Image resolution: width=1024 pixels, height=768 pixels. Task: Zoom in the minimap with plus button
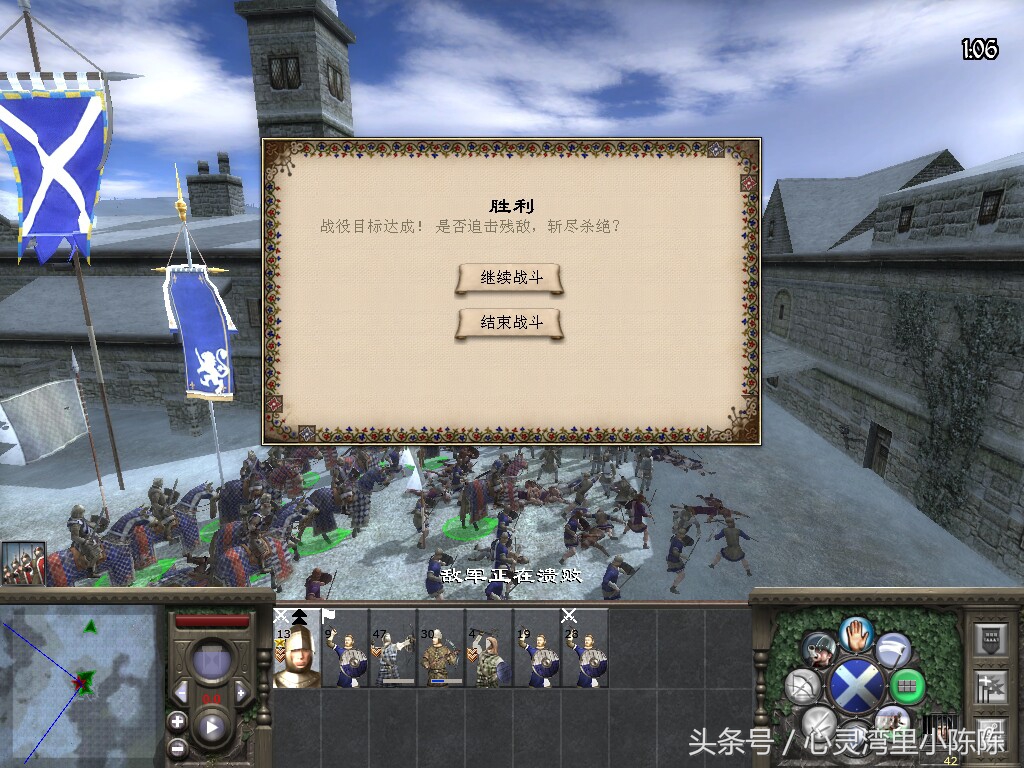pos(177,720)
